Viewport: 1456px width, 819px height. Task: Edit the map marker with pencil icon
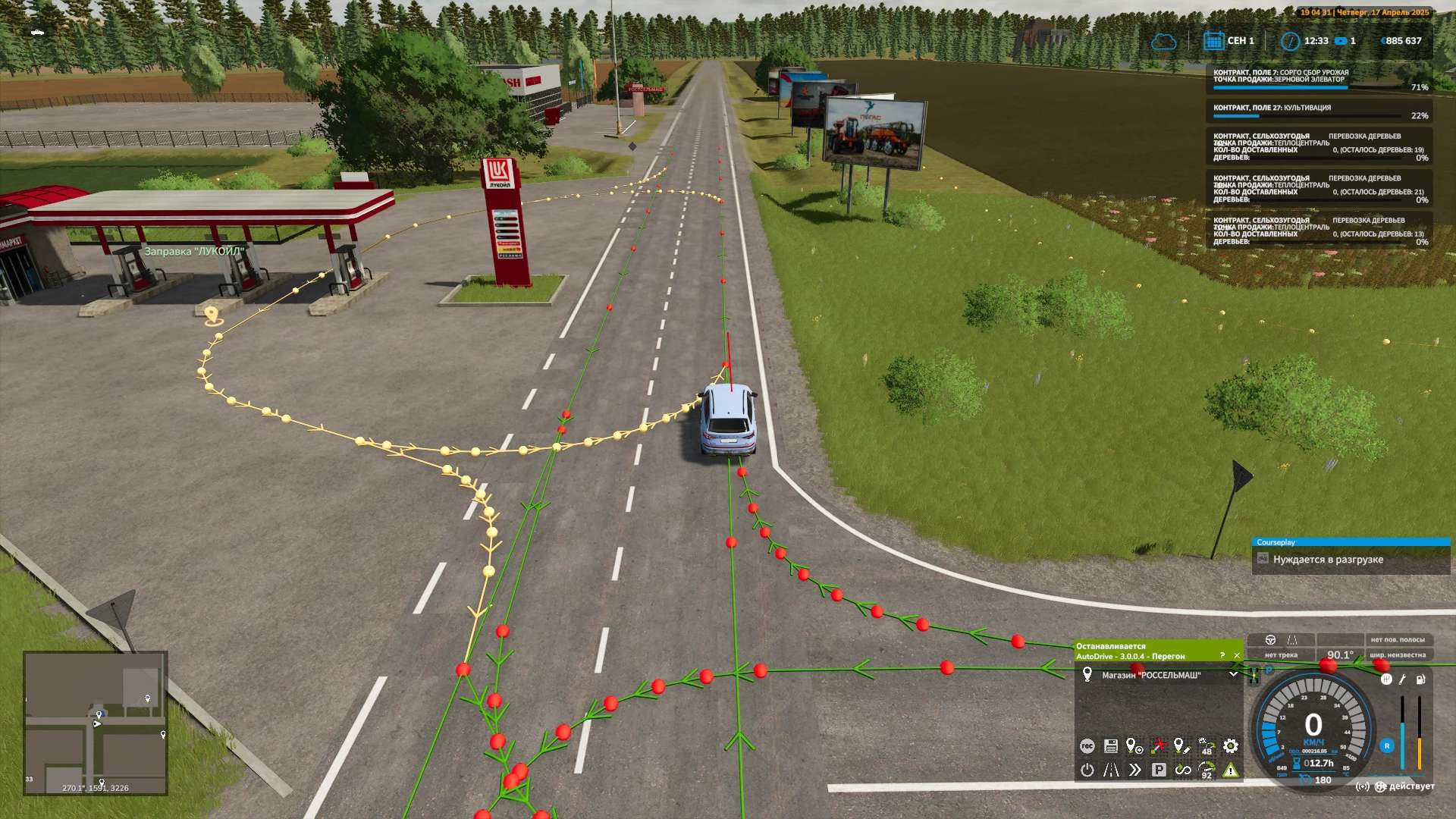(x=1181, y=746)
